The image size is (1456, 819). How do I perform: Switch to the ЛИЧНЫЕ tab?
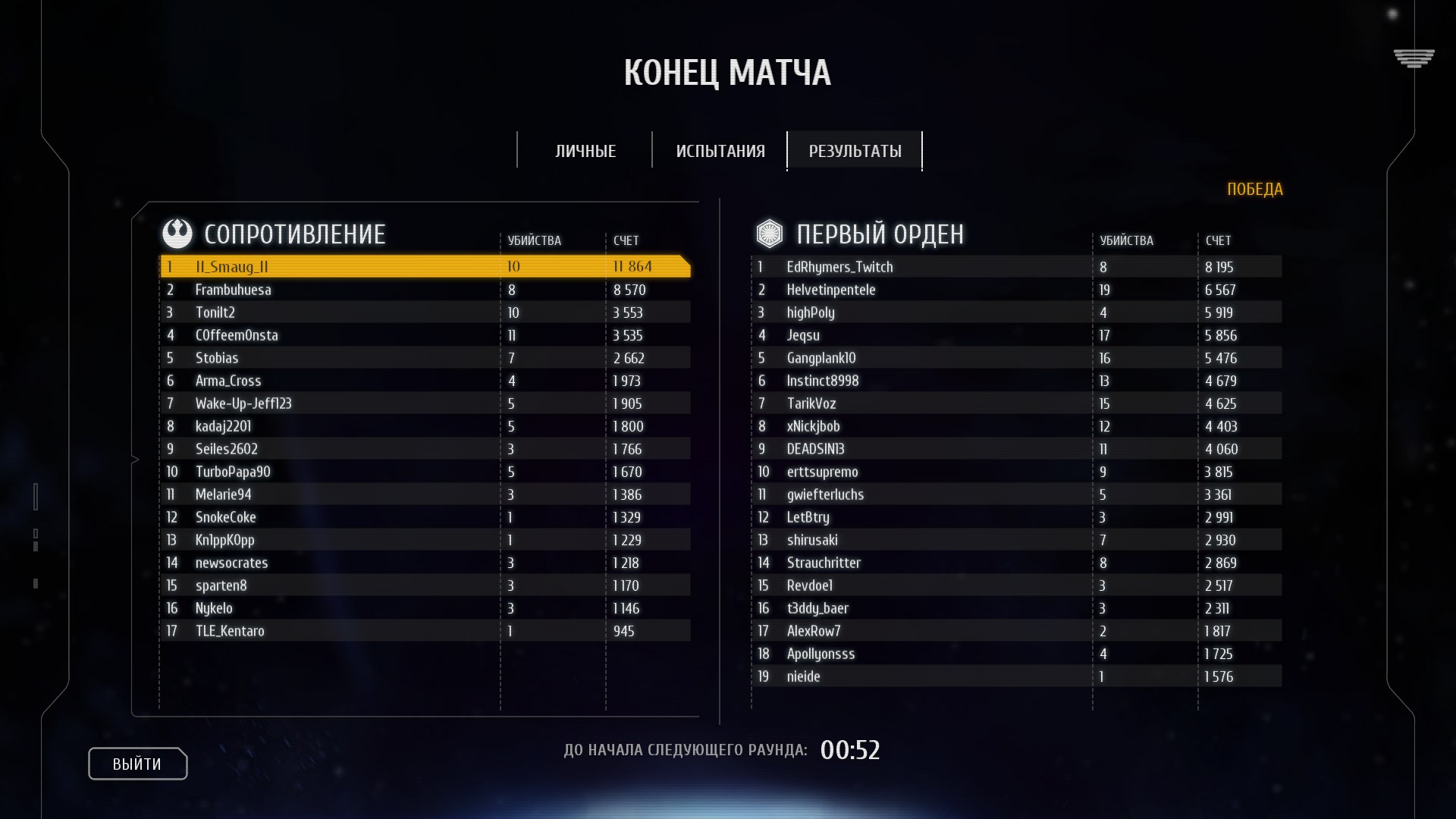coord(585,151)
